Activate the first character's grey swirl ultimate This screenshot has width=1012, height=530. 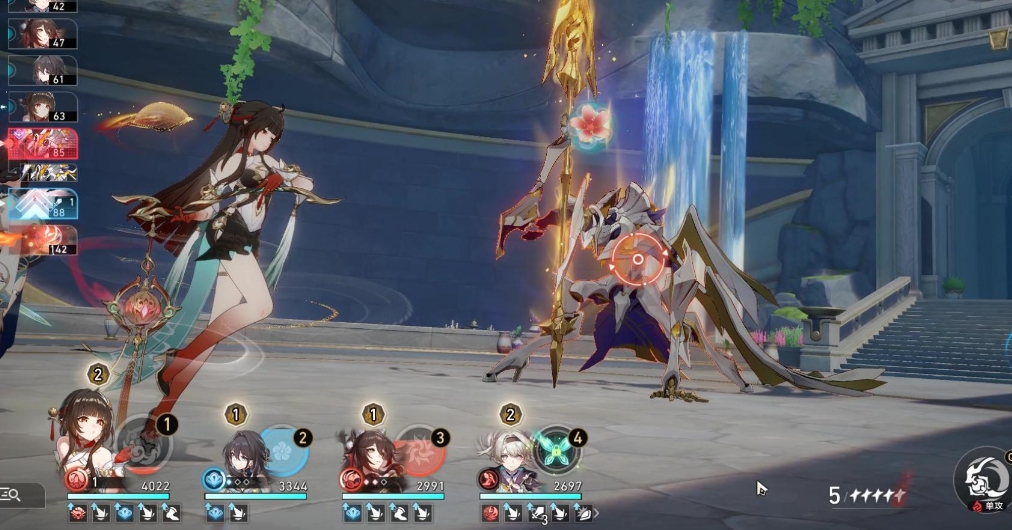(x=144, y=444)
